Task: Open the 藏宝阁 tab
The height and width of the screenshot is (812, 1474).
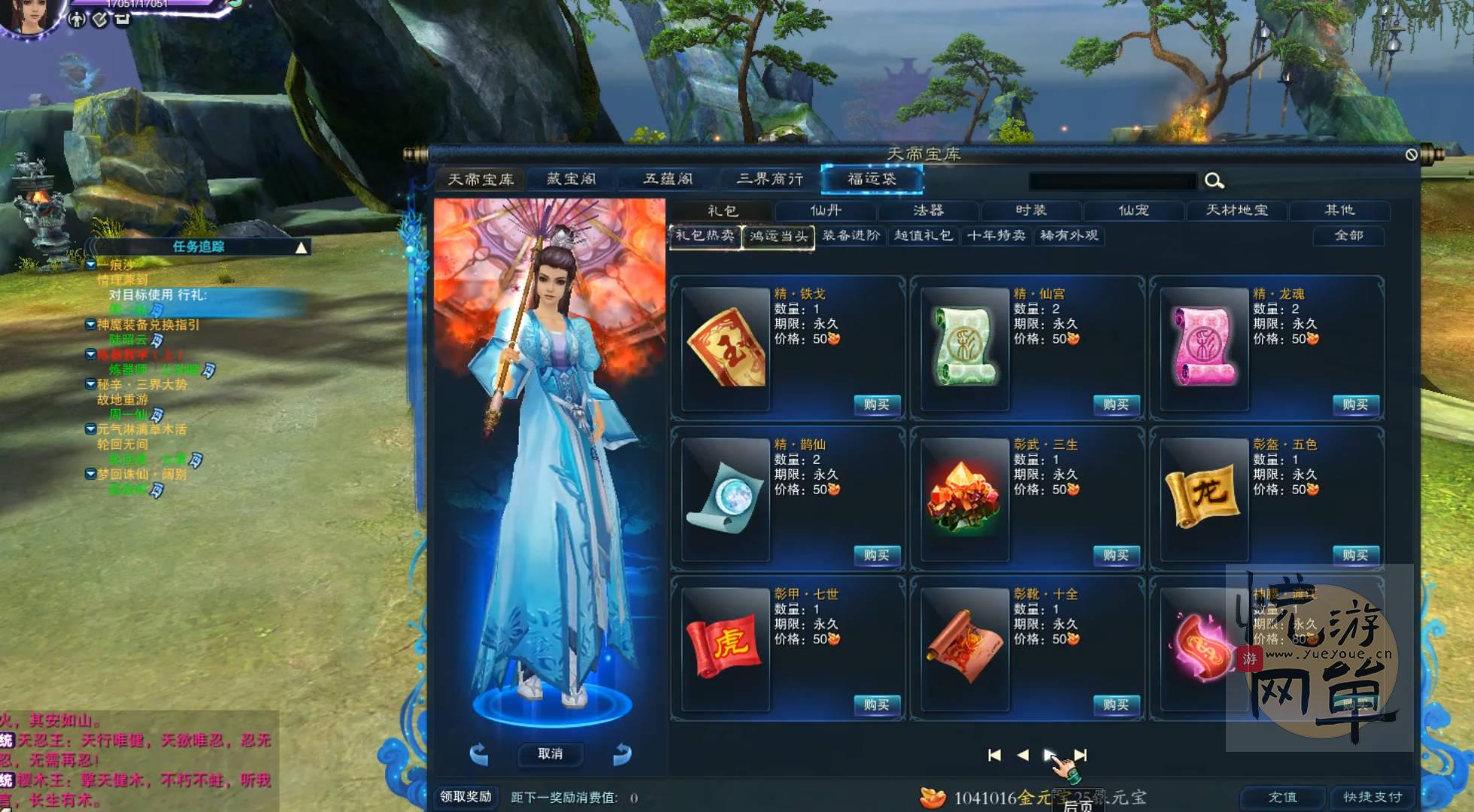Action: tap(572, 179)
